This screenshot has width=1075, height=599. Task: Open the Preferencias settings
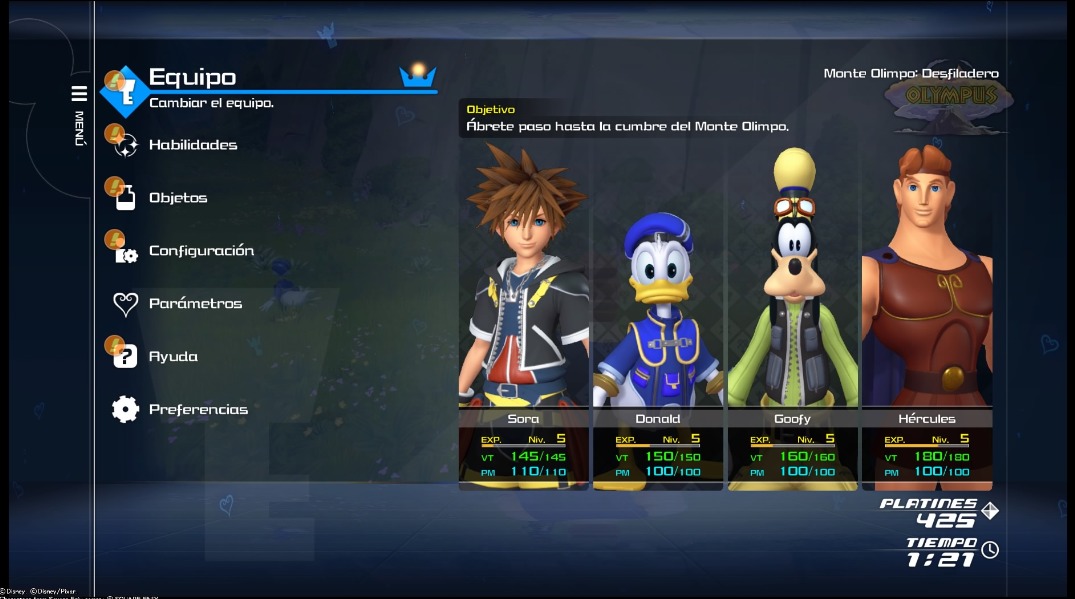coord(198,410)
